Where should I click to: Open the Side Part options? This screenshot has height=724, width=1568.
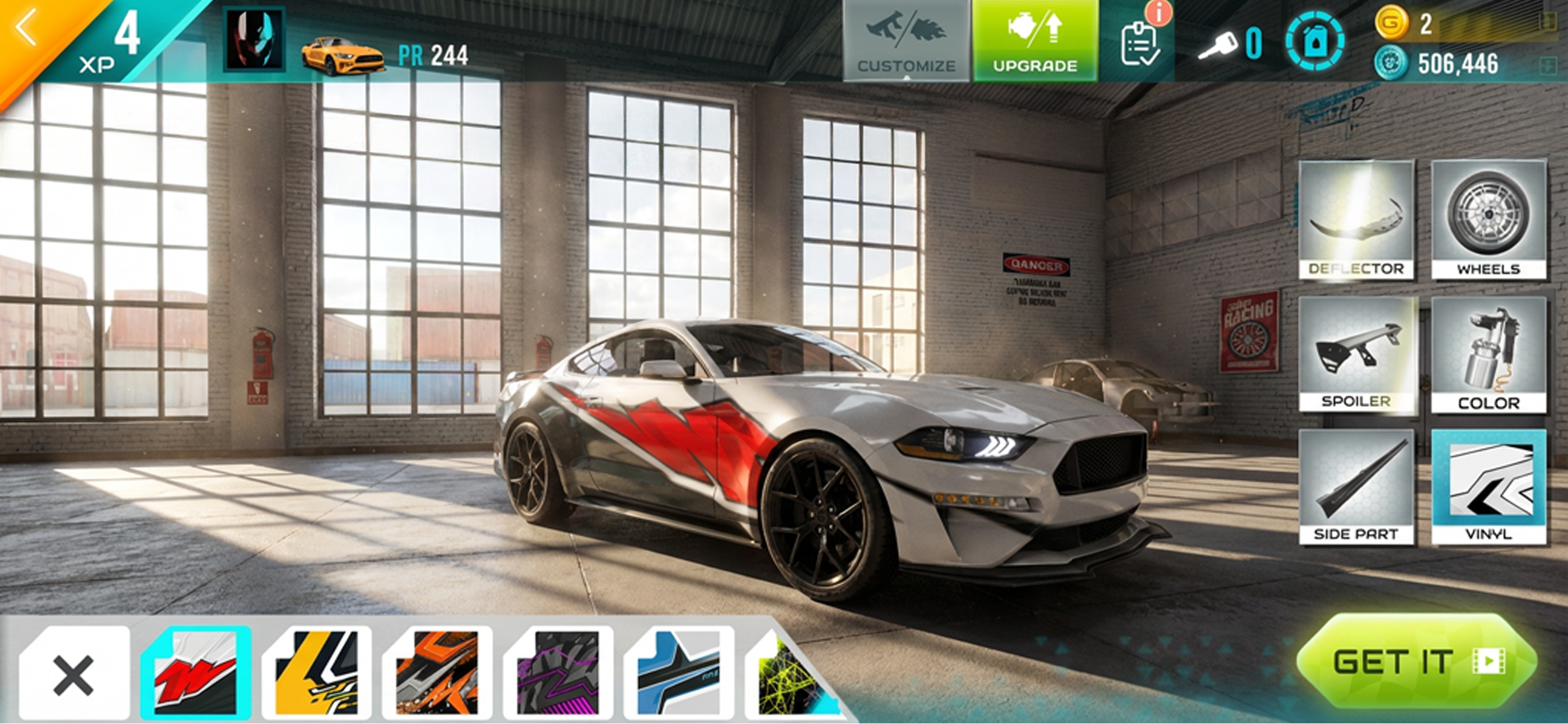pyautogui.click(x=1356, y=487)
